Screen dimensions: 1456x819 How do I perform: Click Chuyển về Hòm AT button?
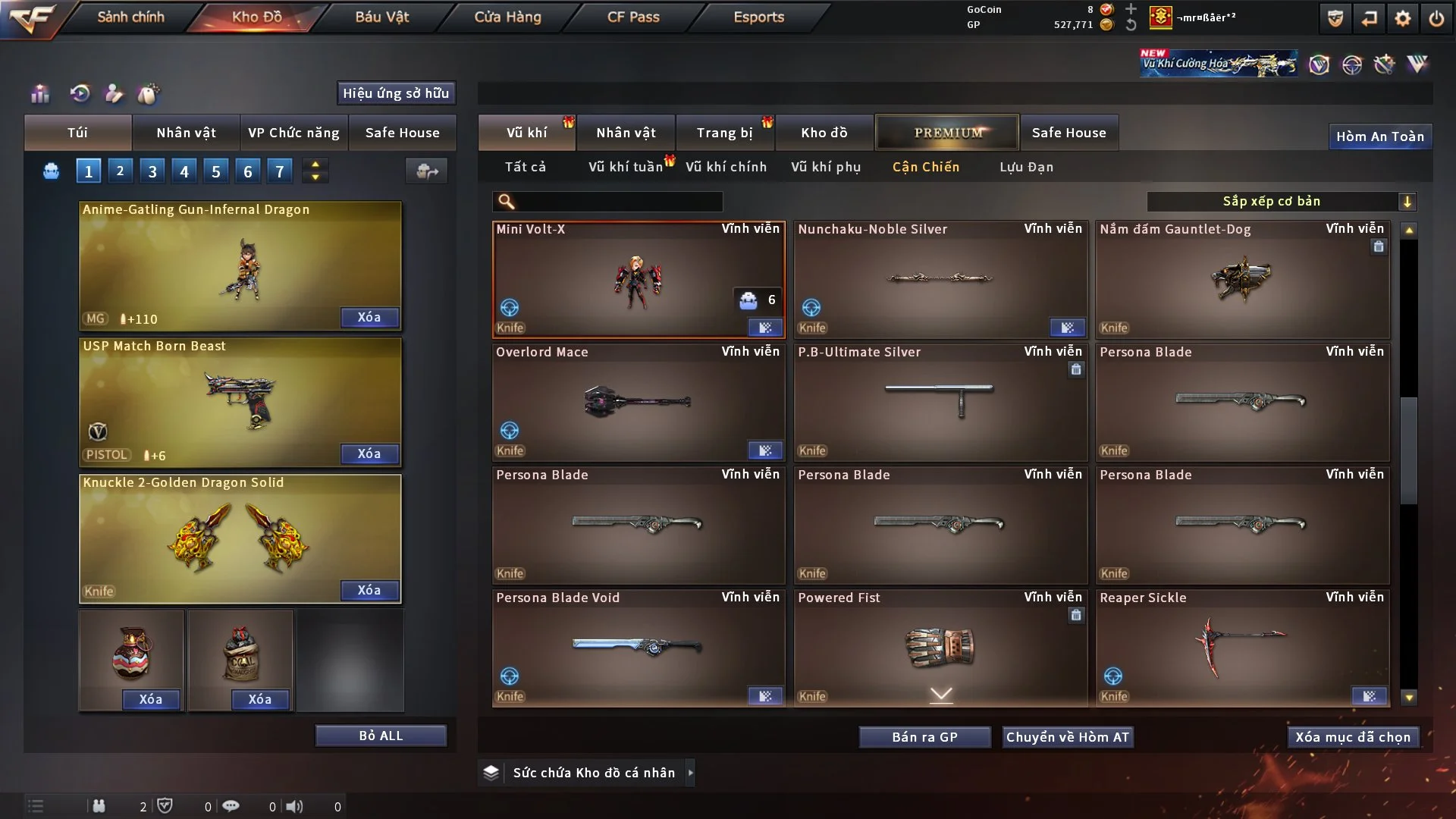(1068, 737)
